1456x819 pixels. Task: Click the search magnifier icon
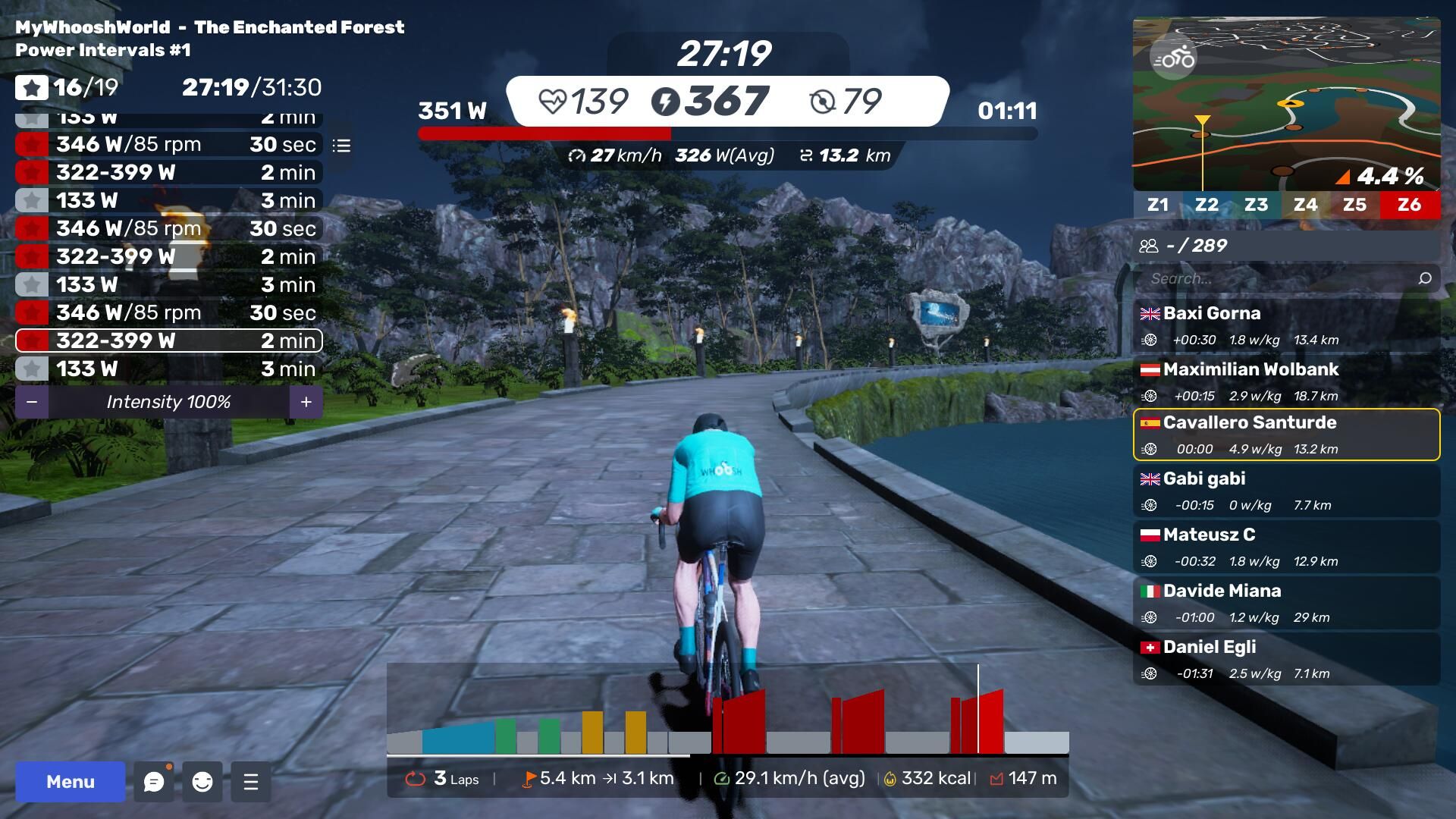click(x=1425, y=278)
